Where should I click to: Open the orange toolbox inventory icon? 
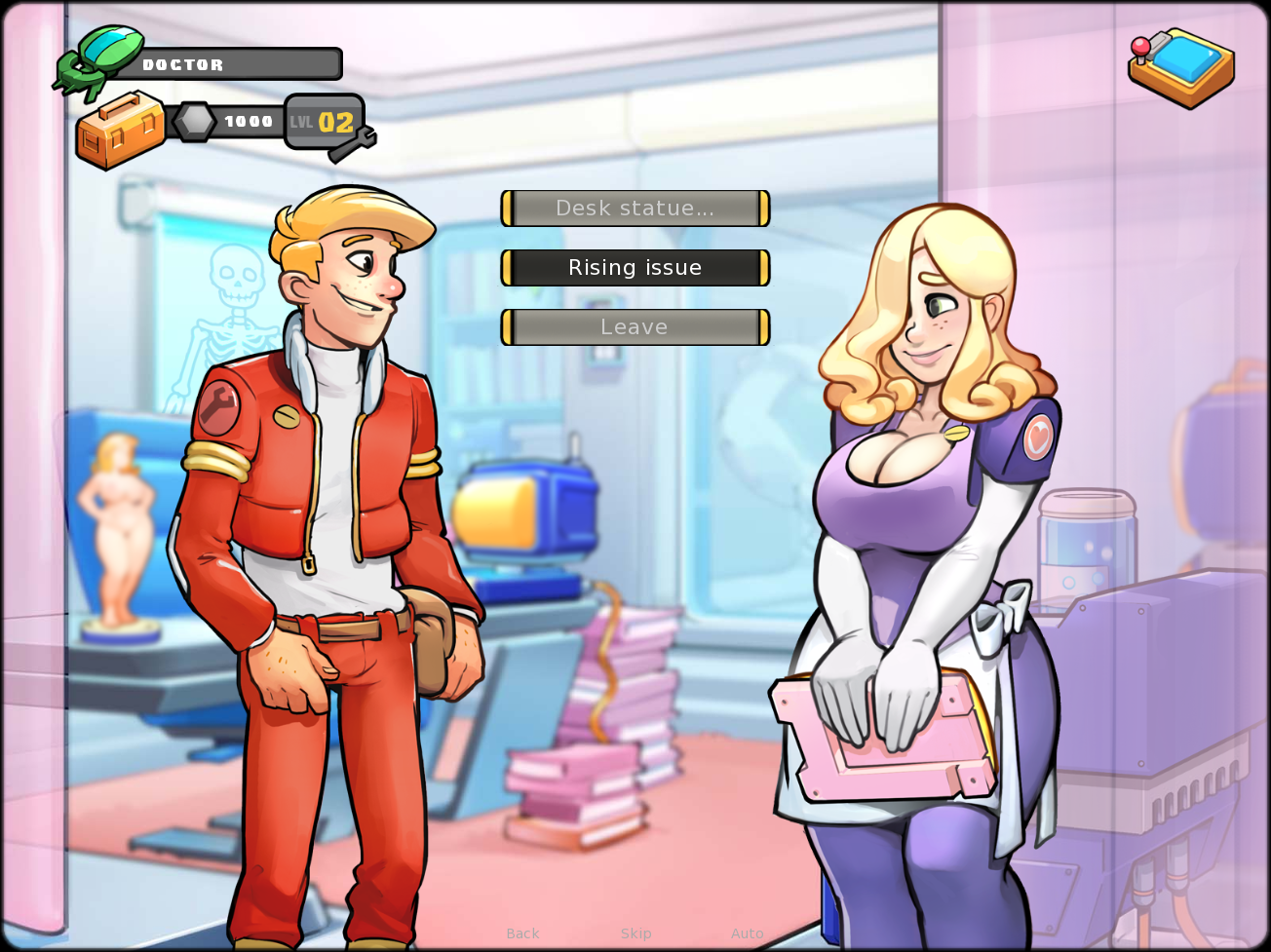(121, 130)
